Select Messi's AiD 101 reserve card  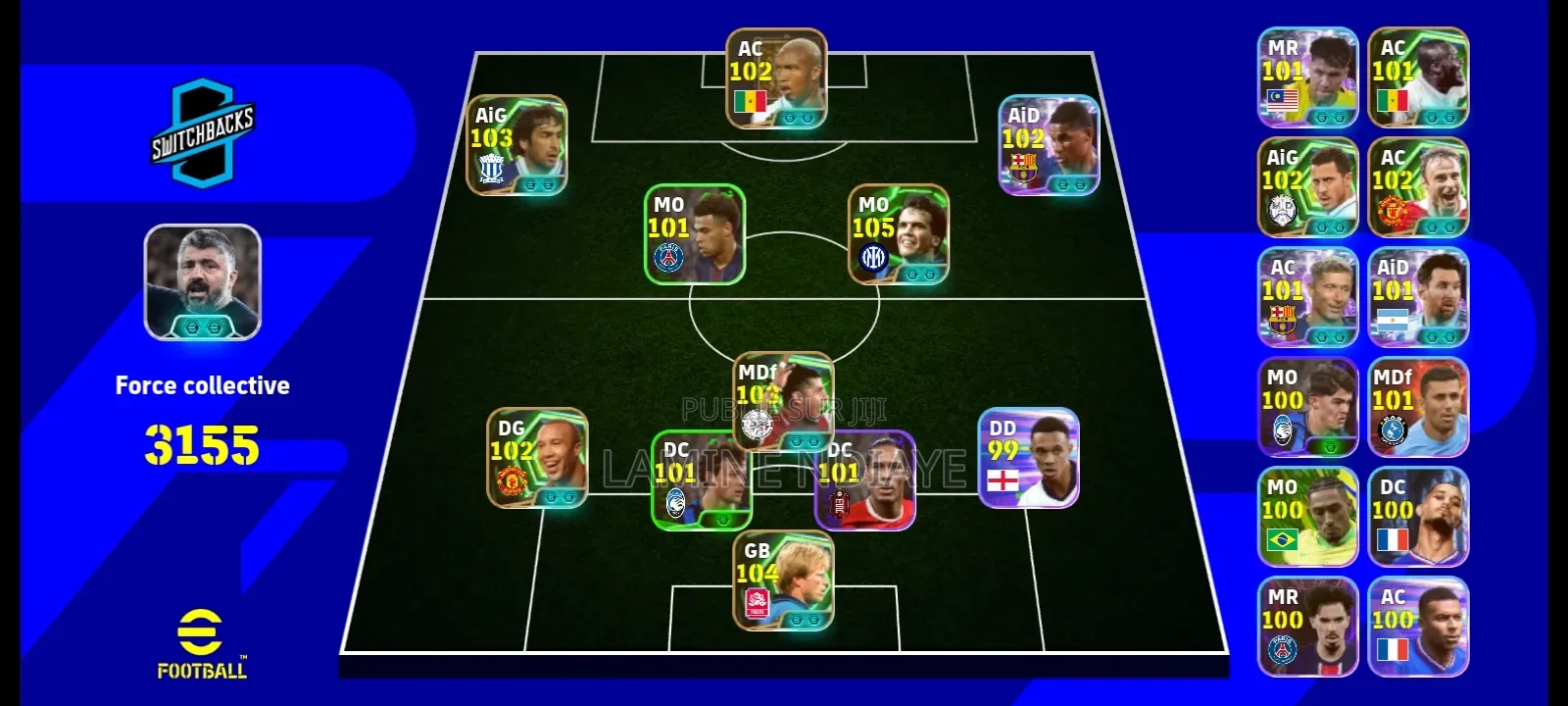(1419, 297)
